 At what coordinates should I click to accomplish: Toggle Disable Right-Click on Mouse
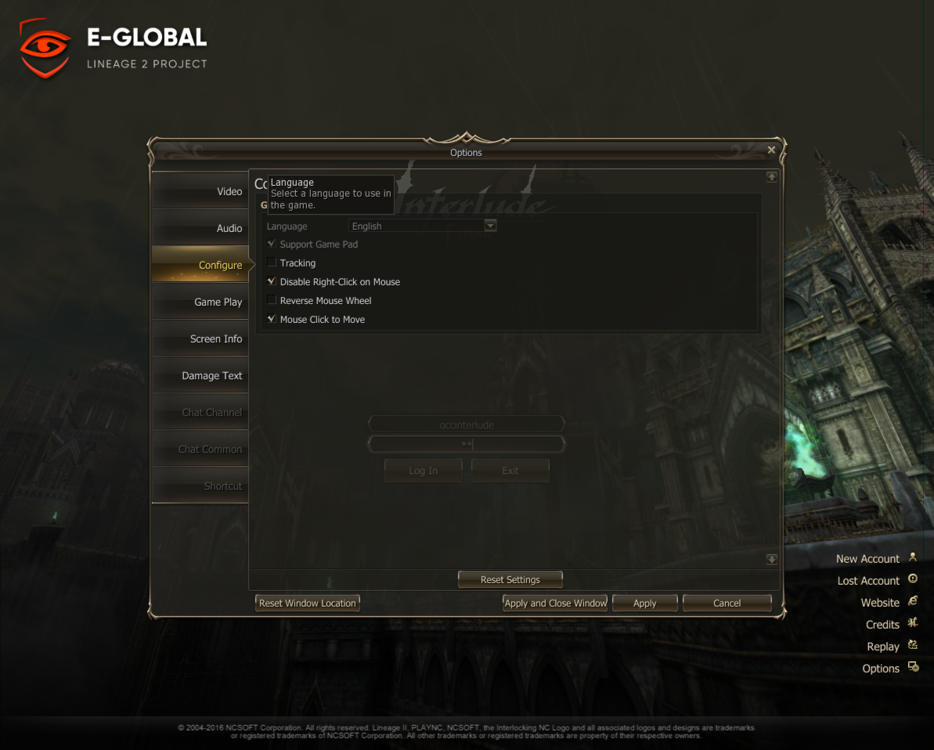272,282
